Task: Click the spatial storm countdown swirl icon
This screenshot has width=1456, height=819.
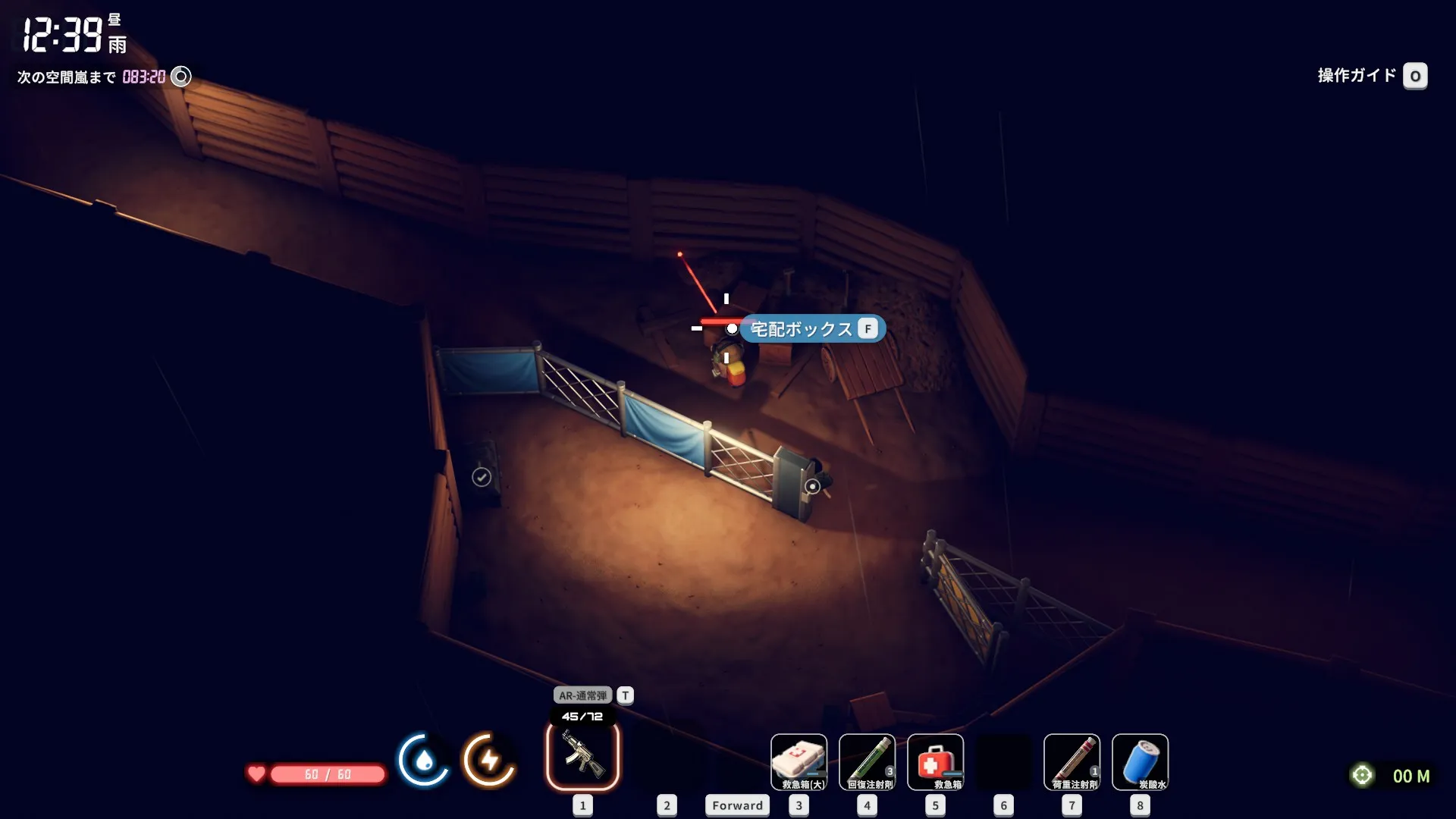Action: tap(181, 77)
